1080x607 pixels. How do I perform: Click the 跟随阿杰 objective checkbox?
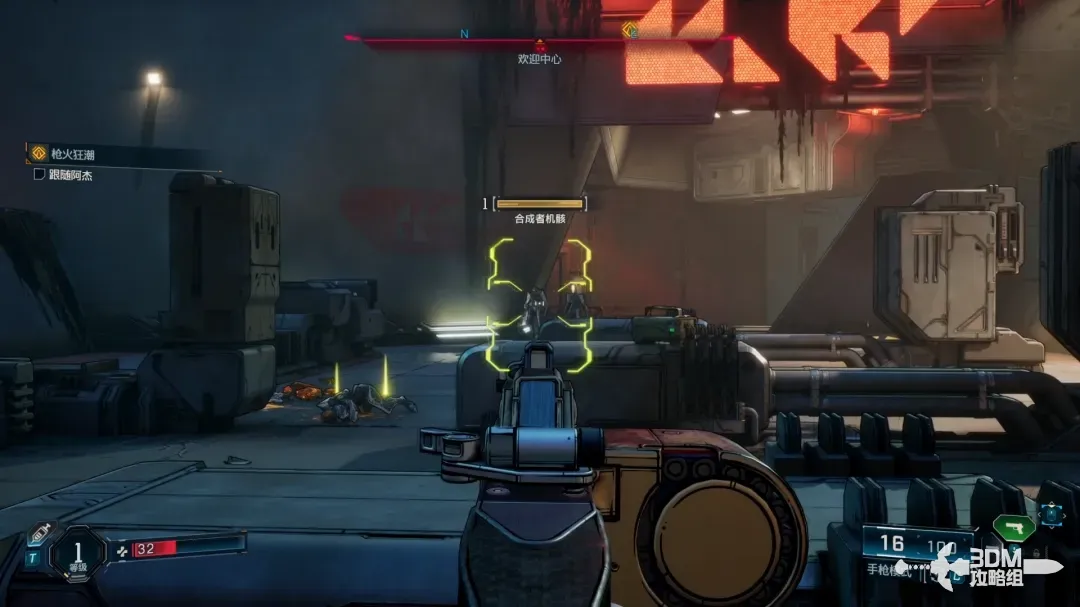[x=39, y=174]
